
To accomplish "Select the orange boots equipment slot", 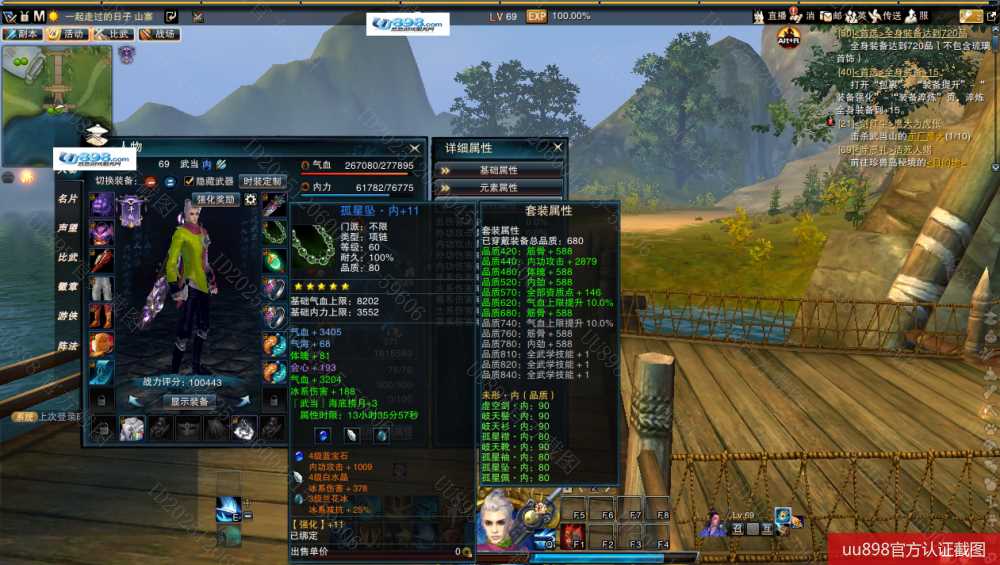I will (102, 316).
